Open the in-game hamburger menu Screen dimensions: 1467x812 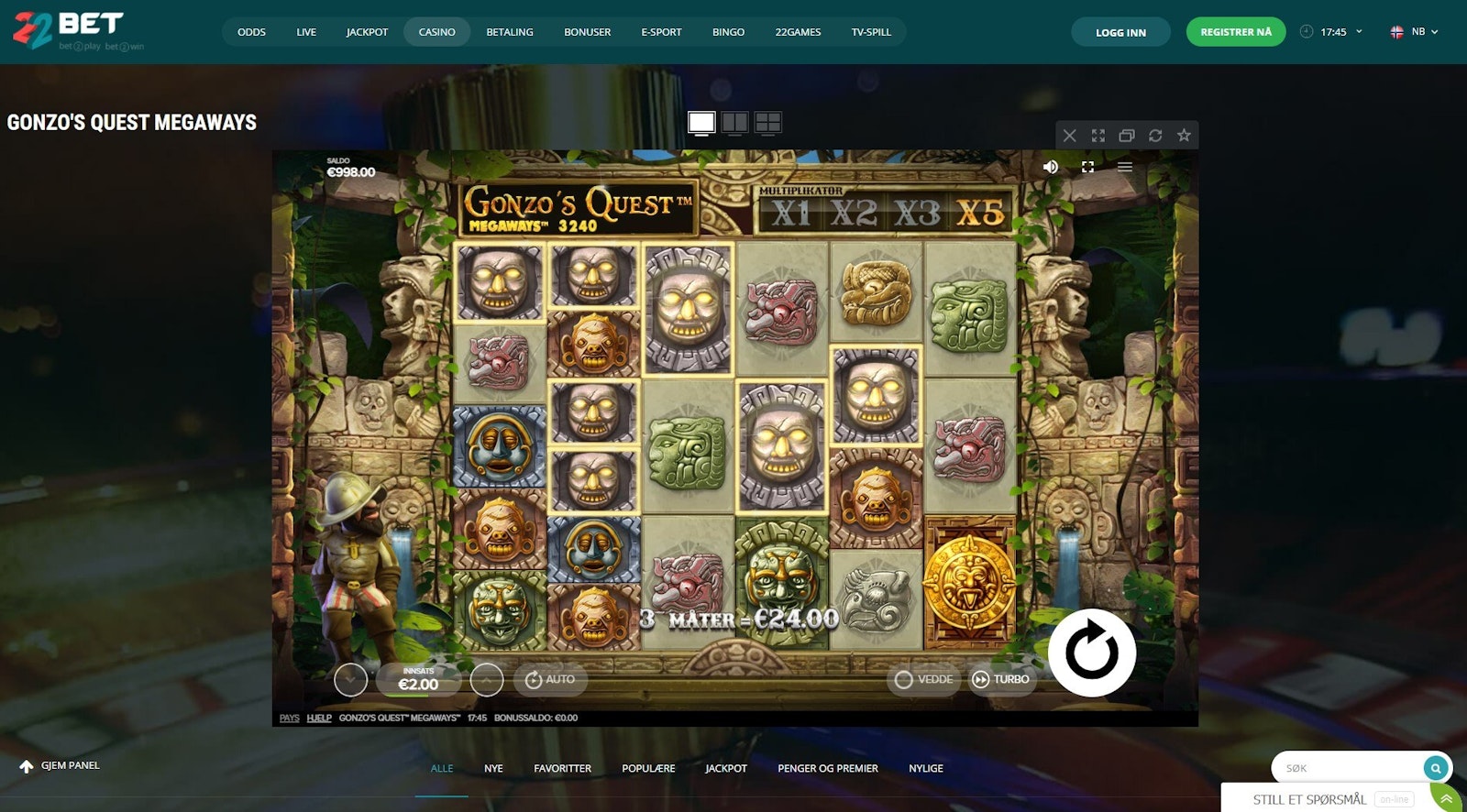pyautogui.click(x=1125, y=167)
